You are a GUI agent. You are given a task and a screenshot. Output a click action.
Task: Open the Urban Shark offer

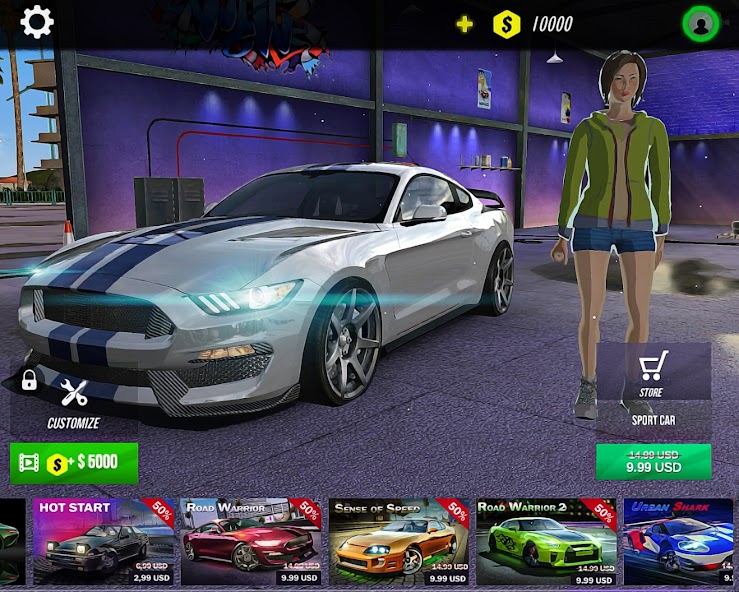coord(680,541)
